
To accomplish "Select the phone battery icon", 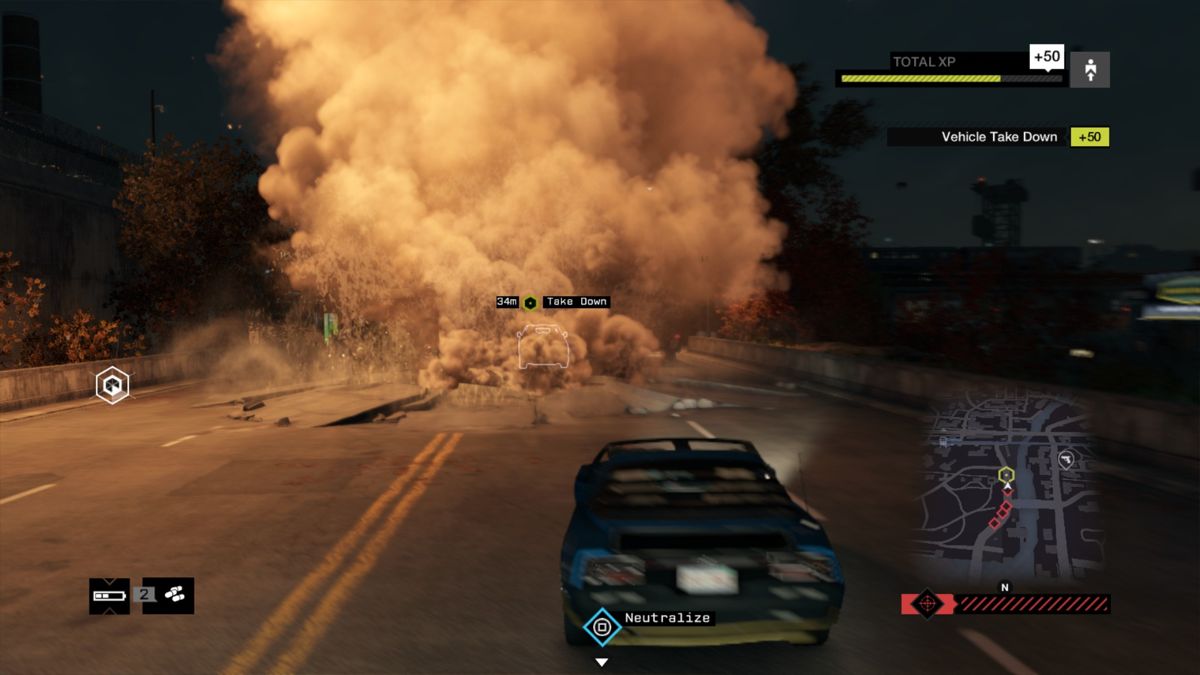I will [109, 595].
